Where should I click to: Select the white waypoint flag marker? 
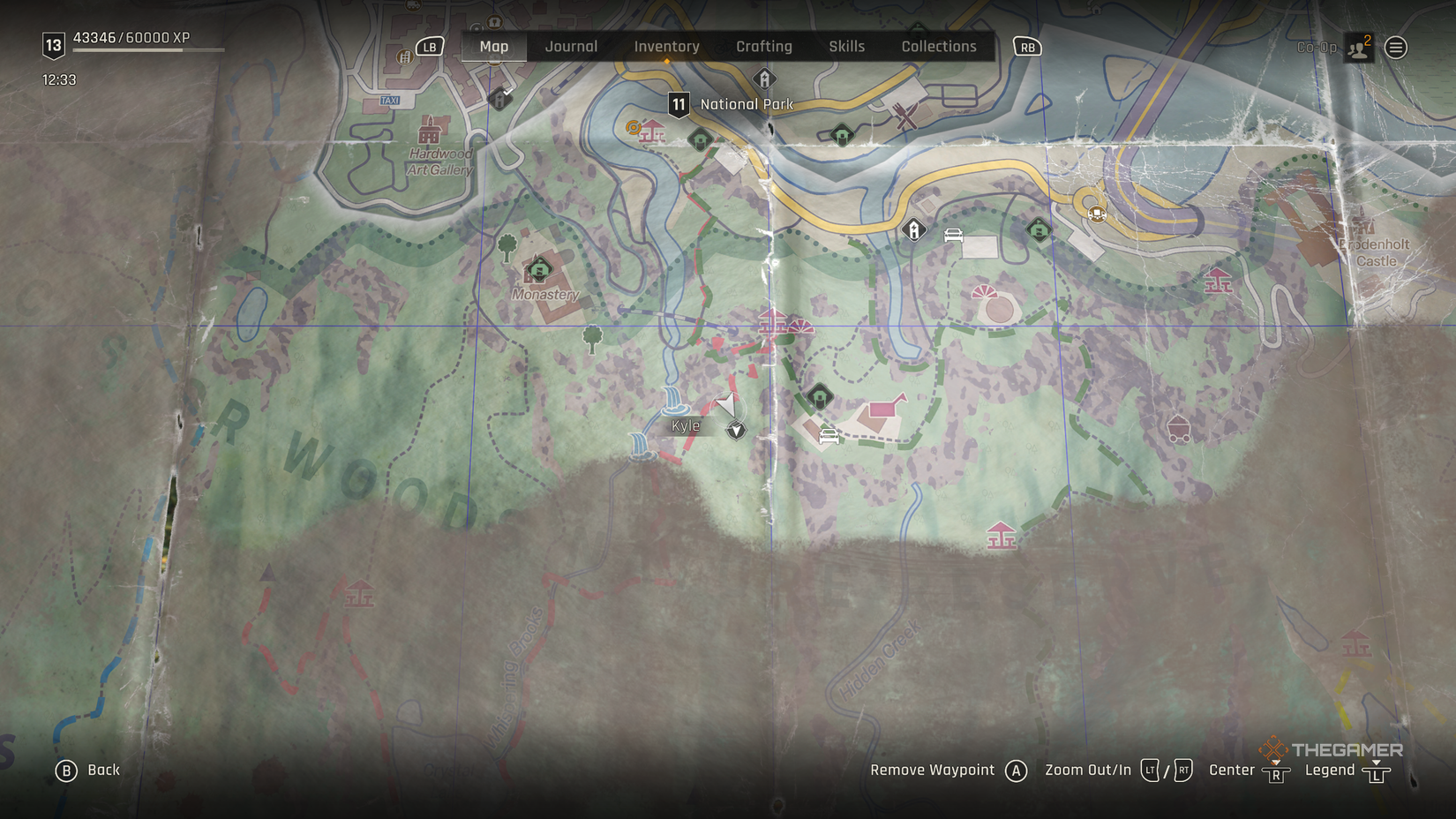pyautogui.click(x=726, y=405)
